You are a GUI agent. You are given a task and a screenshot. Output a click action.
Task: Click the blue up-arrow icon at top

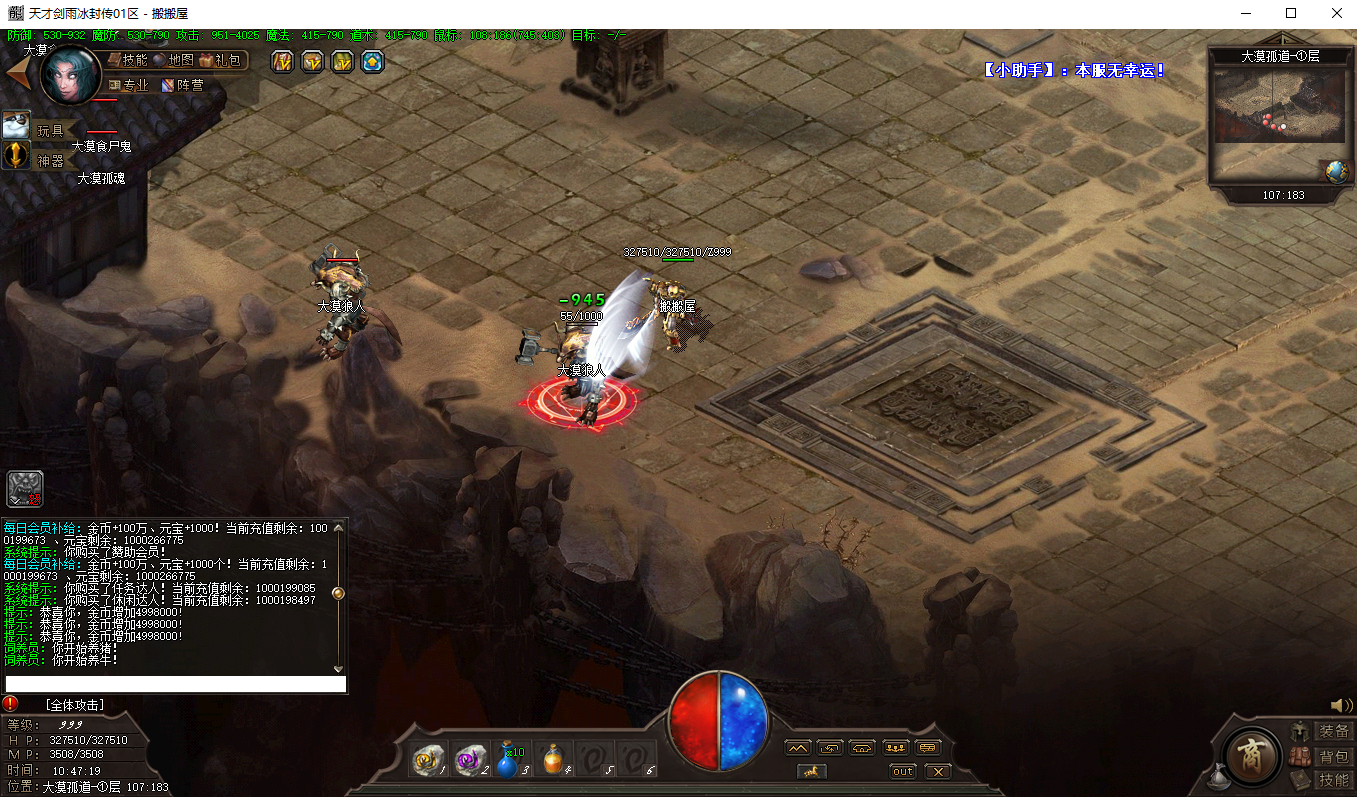point(372,62)
